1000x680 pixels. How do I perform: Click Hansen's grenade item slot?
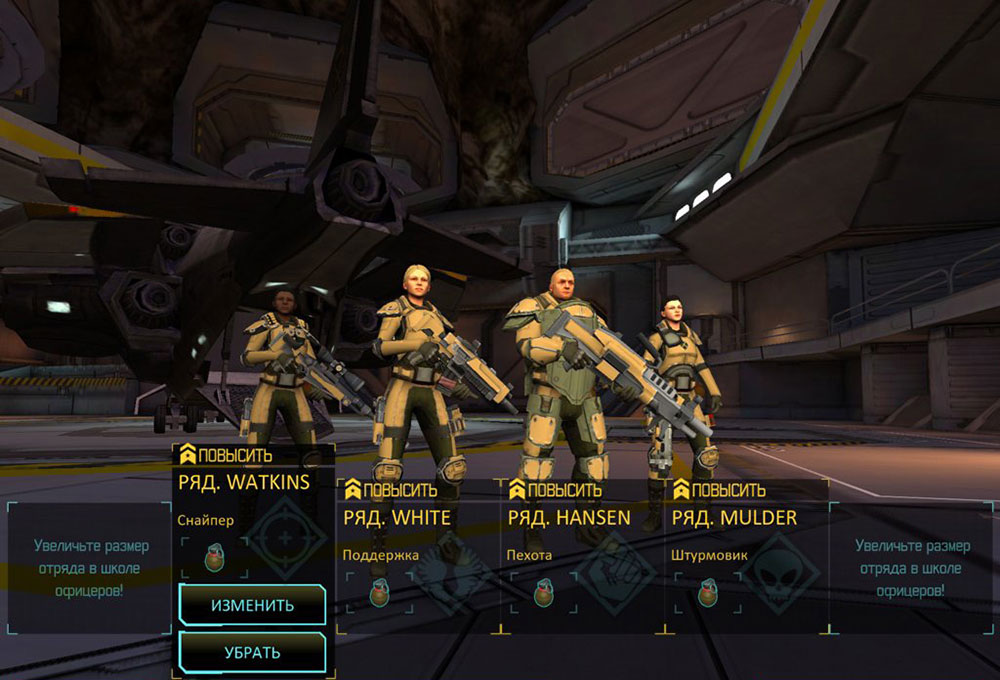tap(542, 591)
